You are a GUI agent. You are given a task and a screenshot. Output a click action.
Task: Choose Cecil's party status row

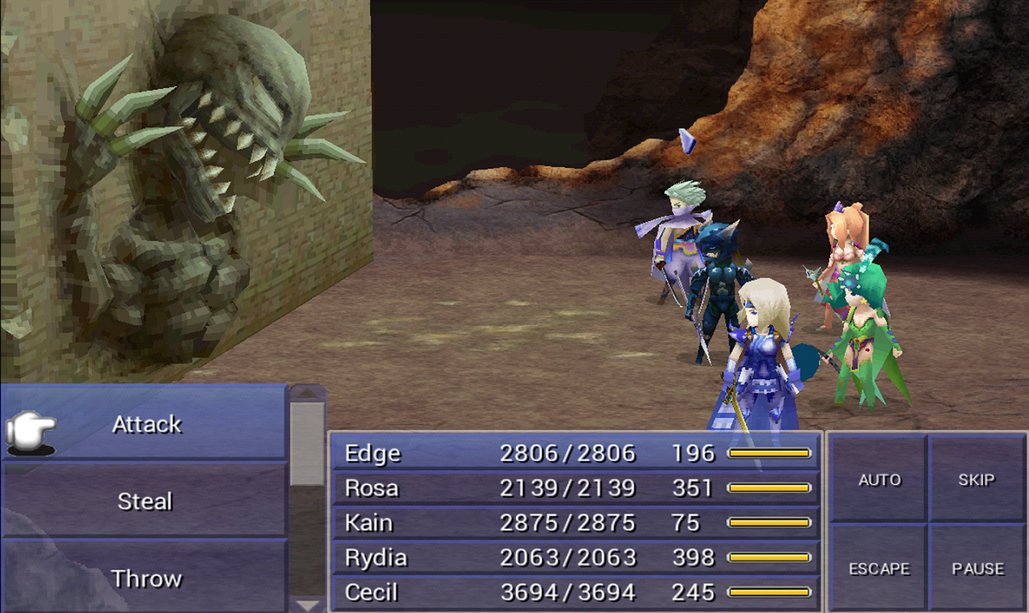click(575, 592)
